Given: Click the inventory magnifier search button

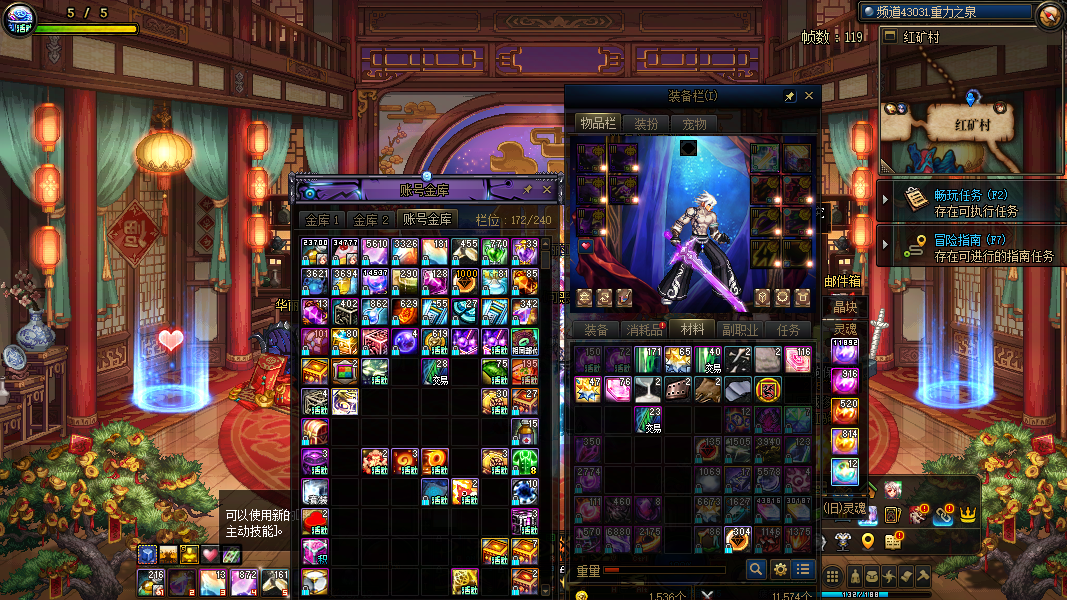Looking at the screenshot, I should coord(757,569).
